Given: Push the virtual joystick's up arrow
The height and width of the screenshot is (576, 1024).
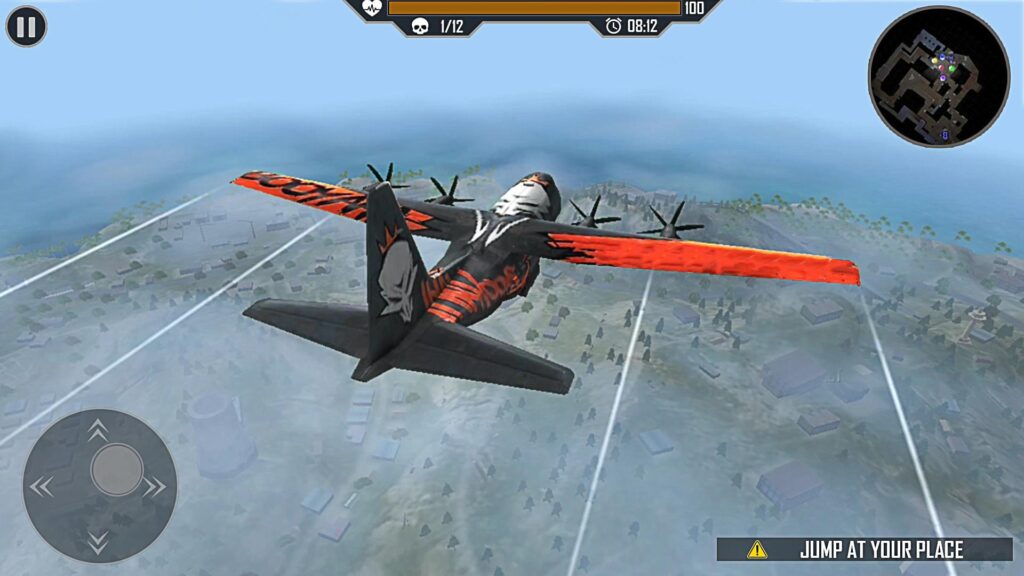Looking at the screenshot, I should coord(98,430).
